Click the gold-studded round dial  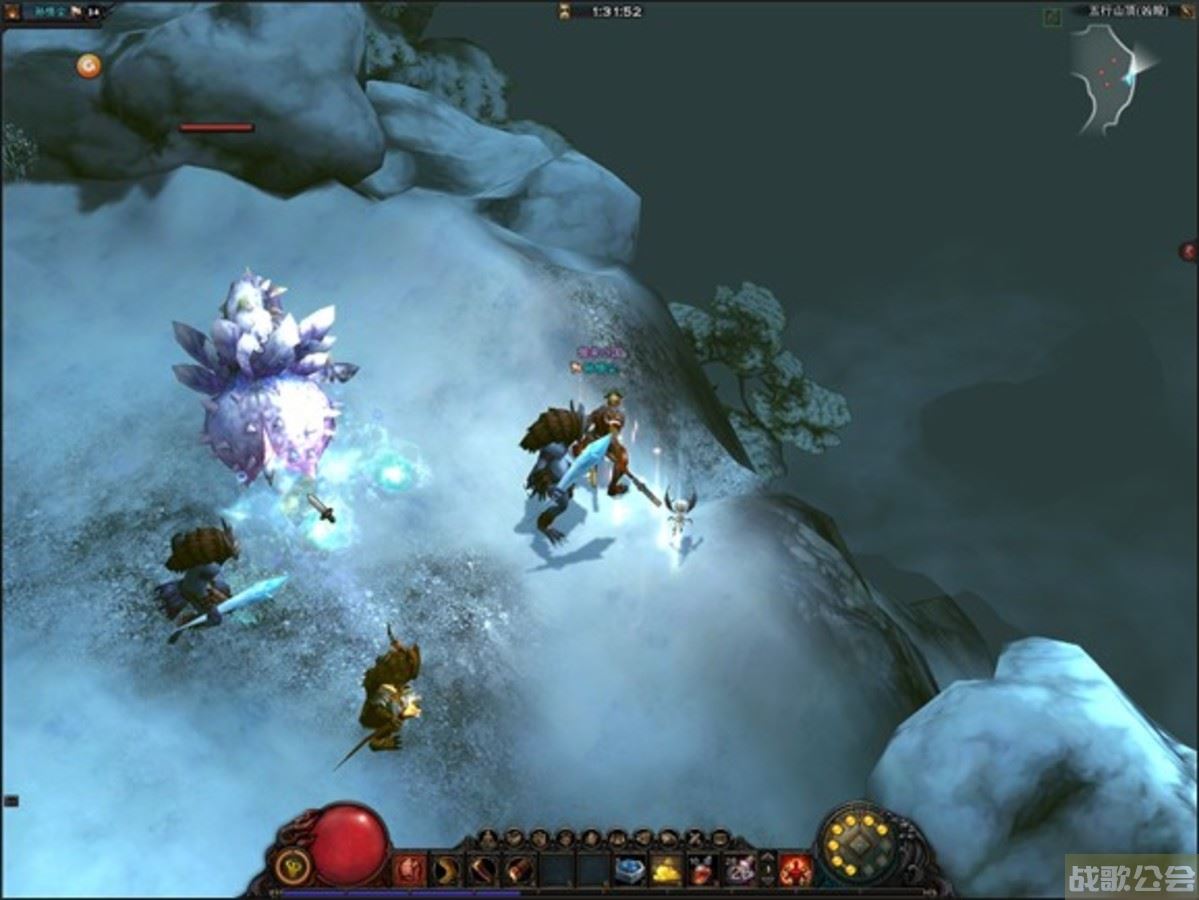tap(859, 846)
